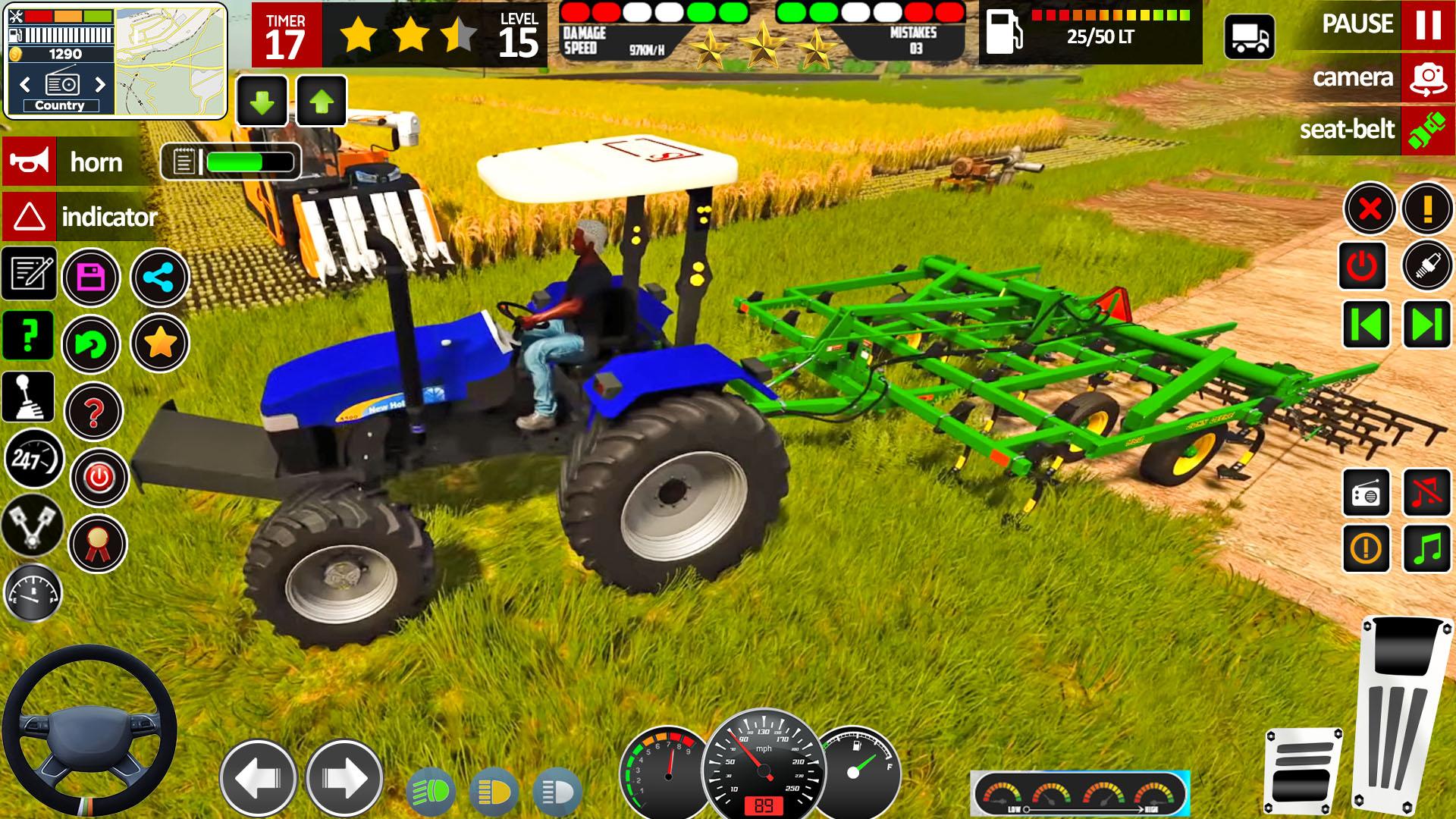Tap the green up arrow button
This screenshot has height=819, width=1456.
pyautogui.click(x=322, y=101)
